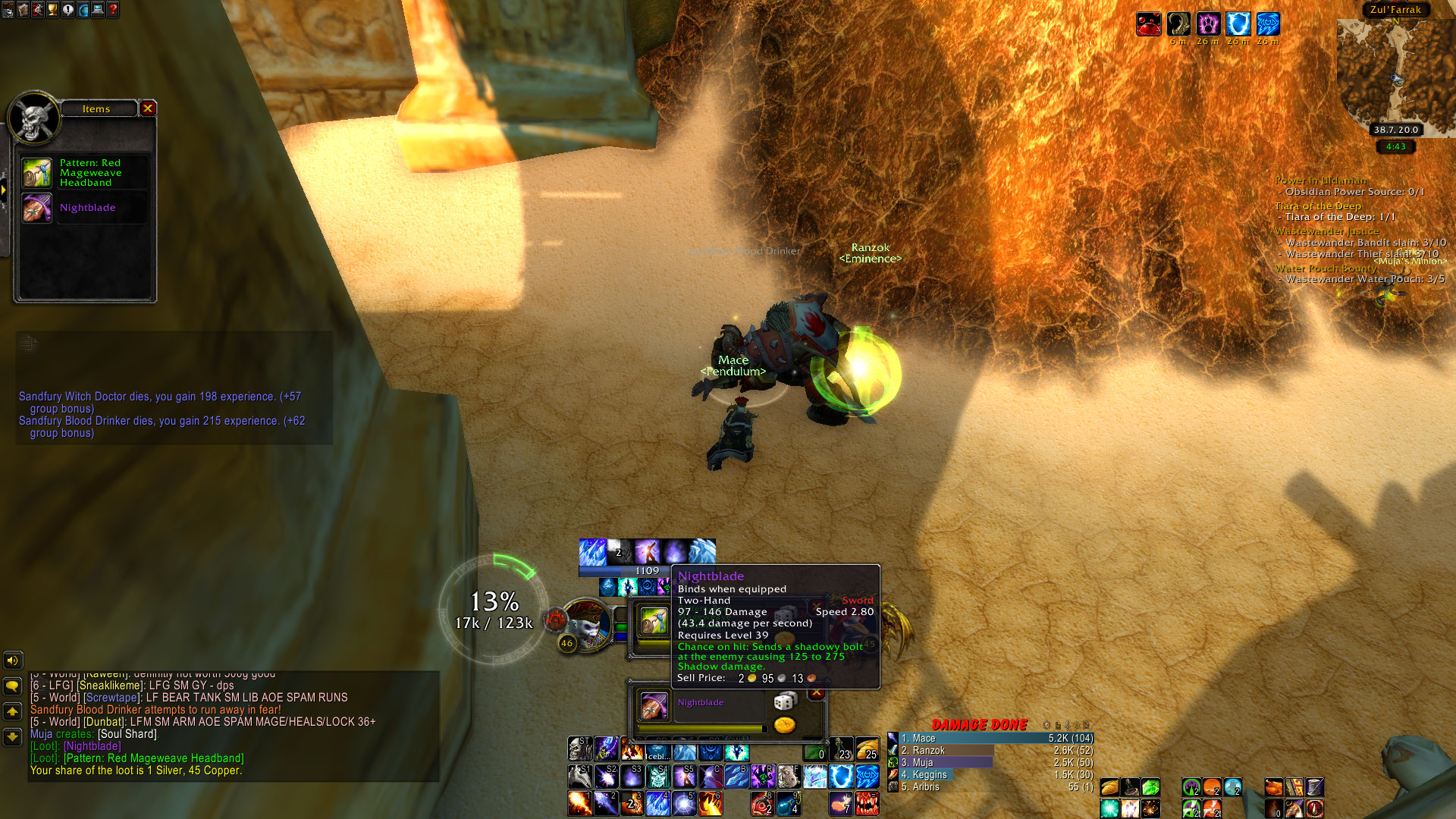This screenshot has height=819, width=1456.
Task: Cast the fireball spell in slot 1
Action: (579, 802)
